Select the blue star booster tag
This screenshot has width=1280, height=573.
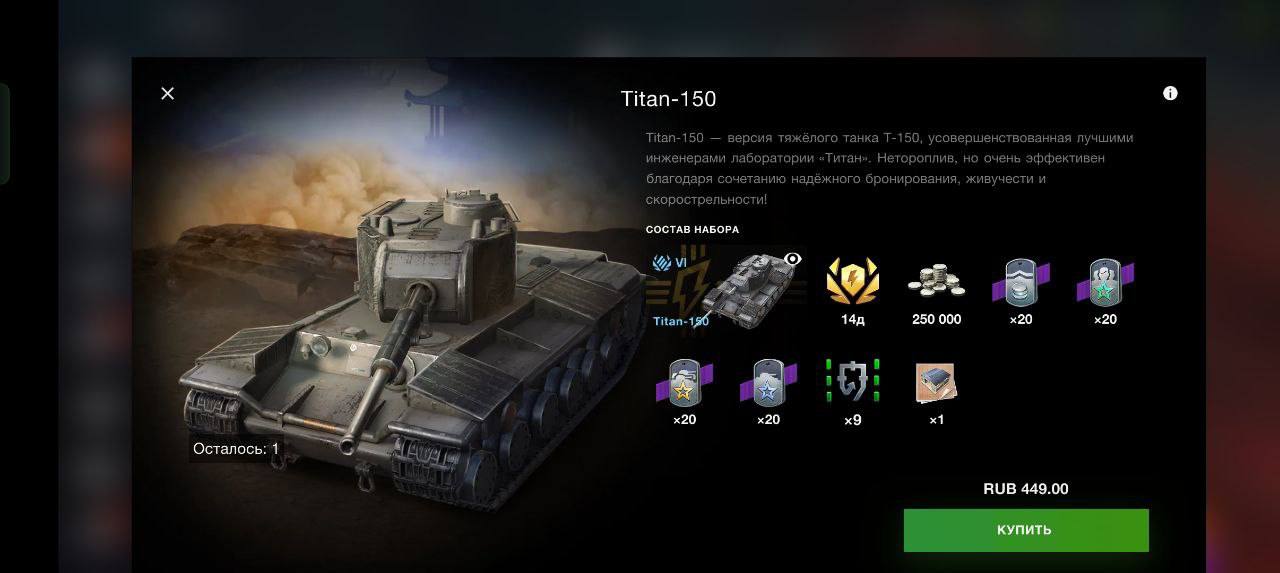pyautogui.click(x=768, y=382)
